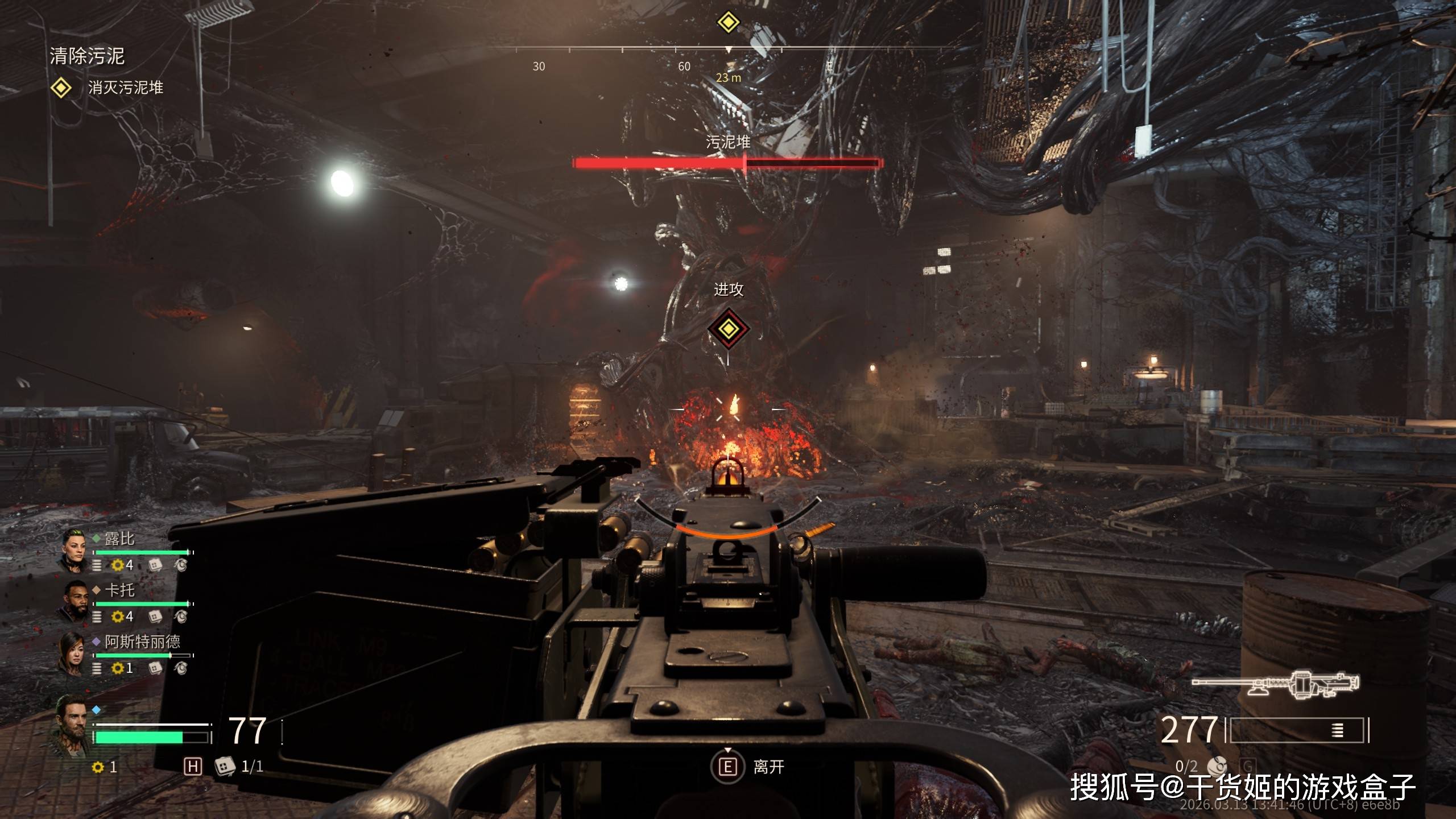Select the yellow objective marker above the compass
Screen dimensions: 1456x819
coord(728,23)
